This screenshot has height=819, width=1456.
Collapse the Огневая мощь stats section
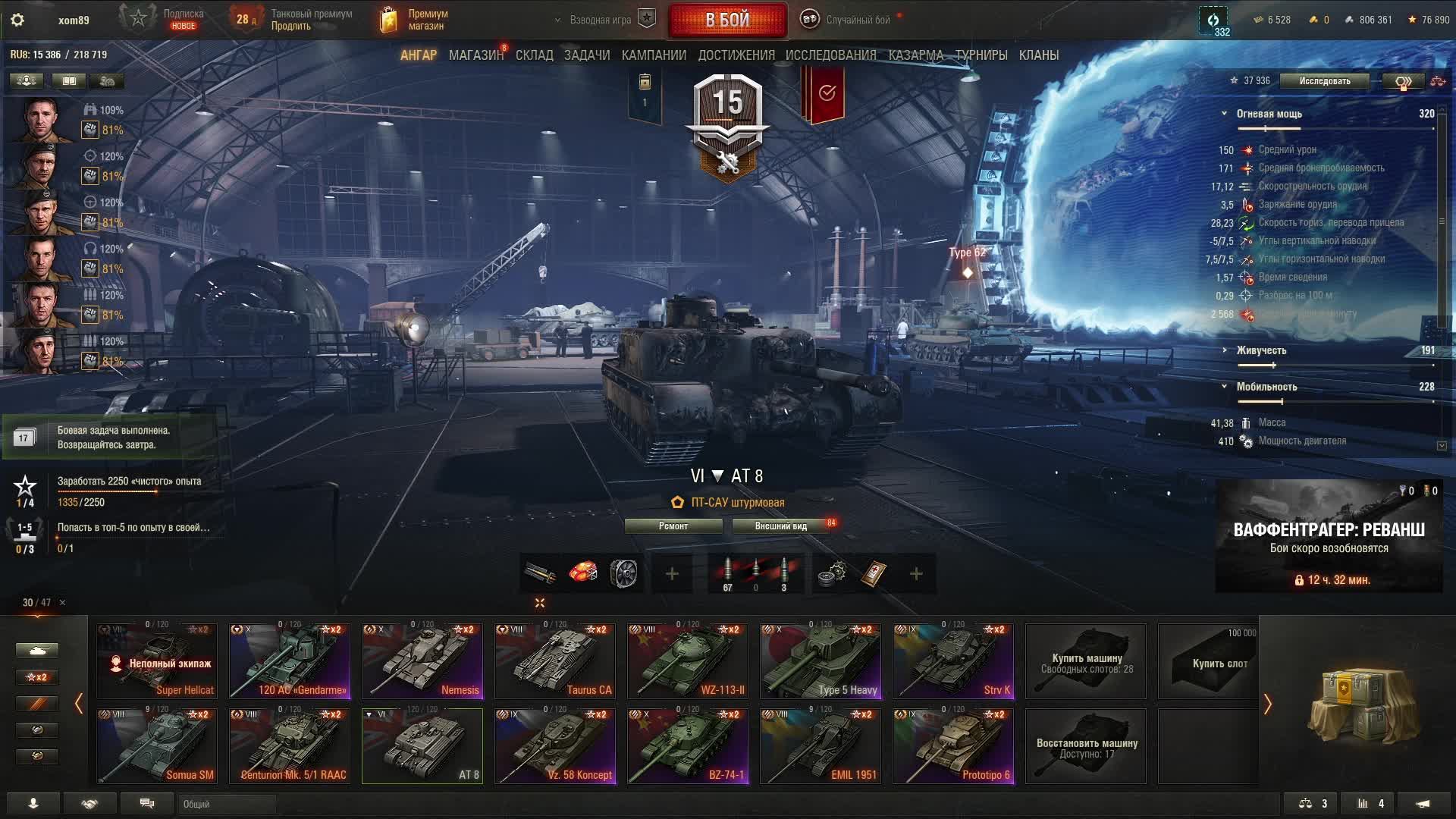coord(1224,114)
